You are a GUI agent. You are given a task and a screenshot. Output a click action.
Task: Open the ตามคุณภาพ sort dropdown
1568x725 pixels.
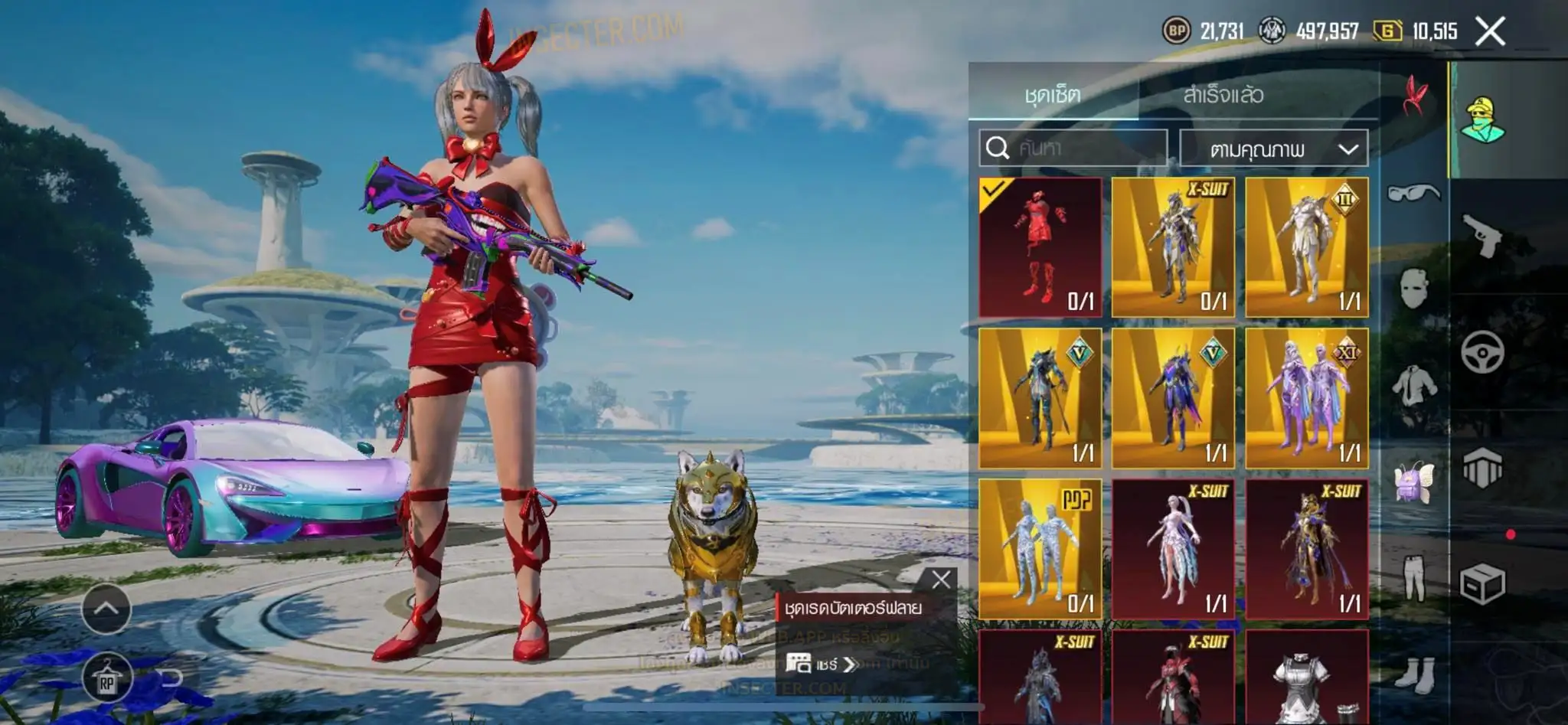(1274, 149)
